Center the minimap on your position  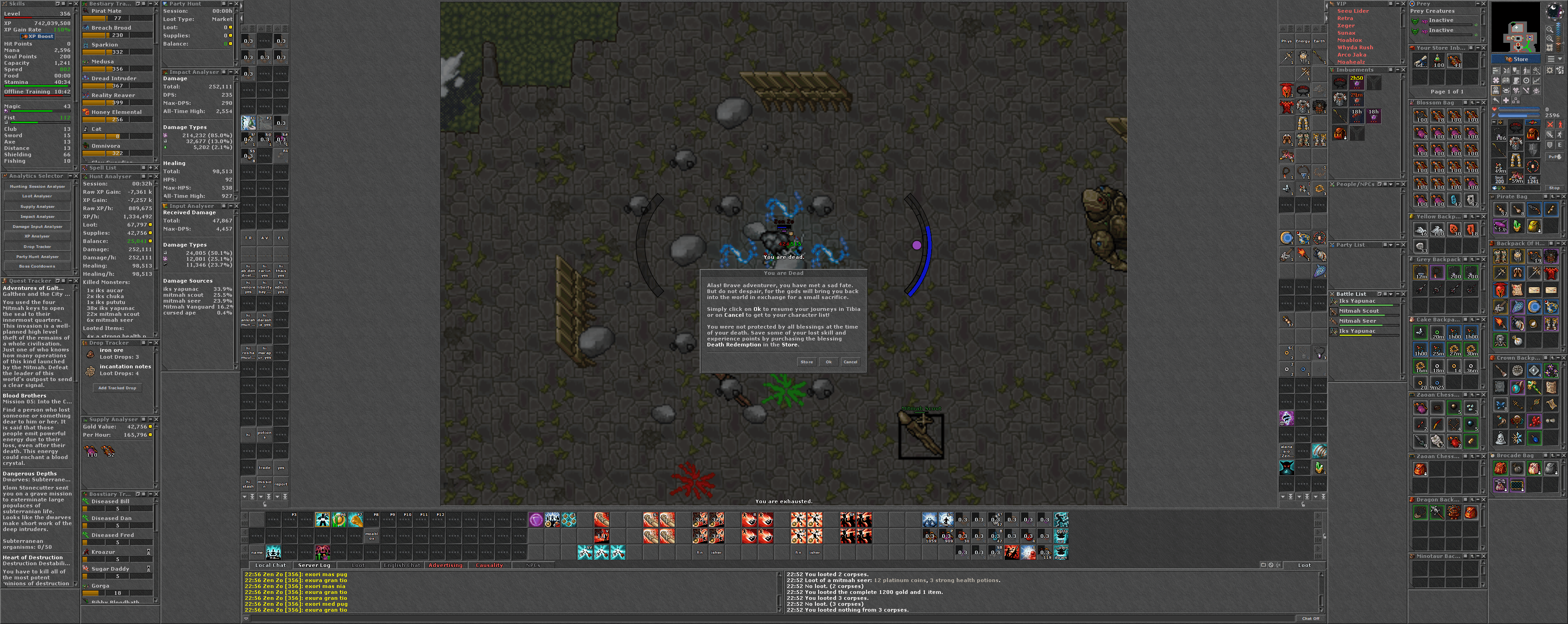[1550, 47]
